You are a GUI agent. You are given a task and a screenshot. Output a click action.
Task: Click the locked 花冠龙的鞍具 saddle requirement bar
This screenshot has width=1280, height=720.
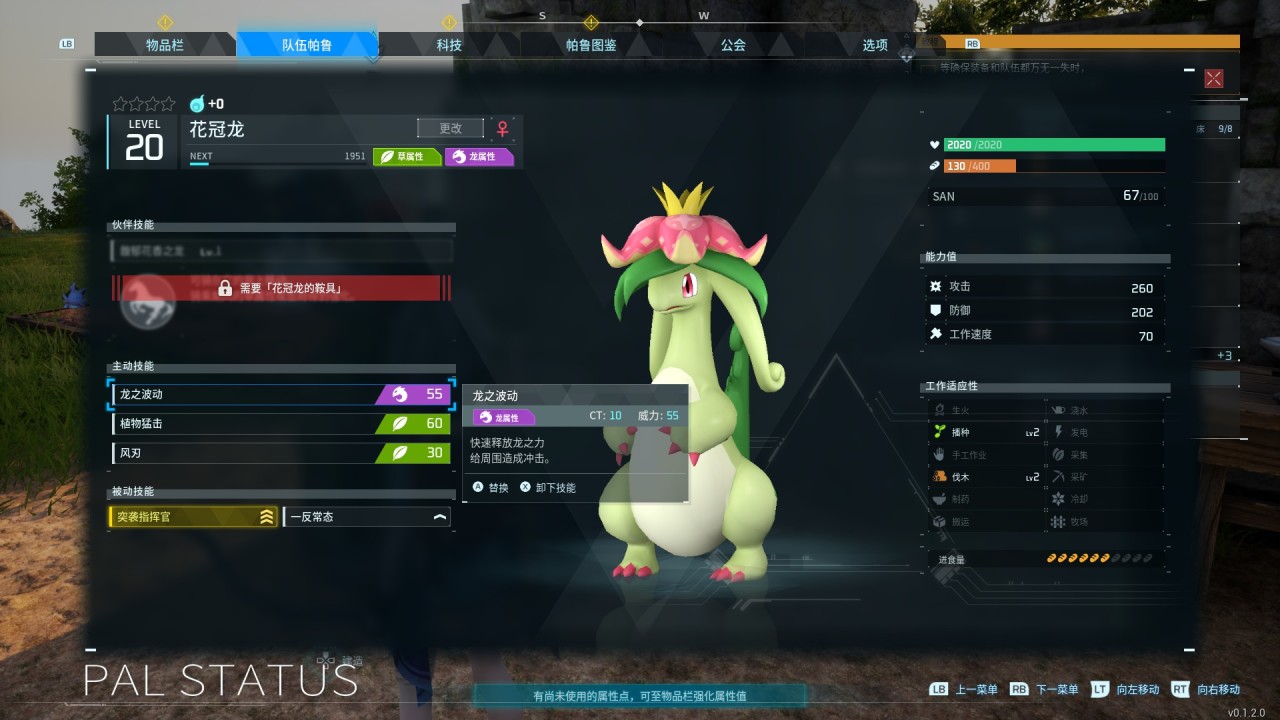[281, 289]
